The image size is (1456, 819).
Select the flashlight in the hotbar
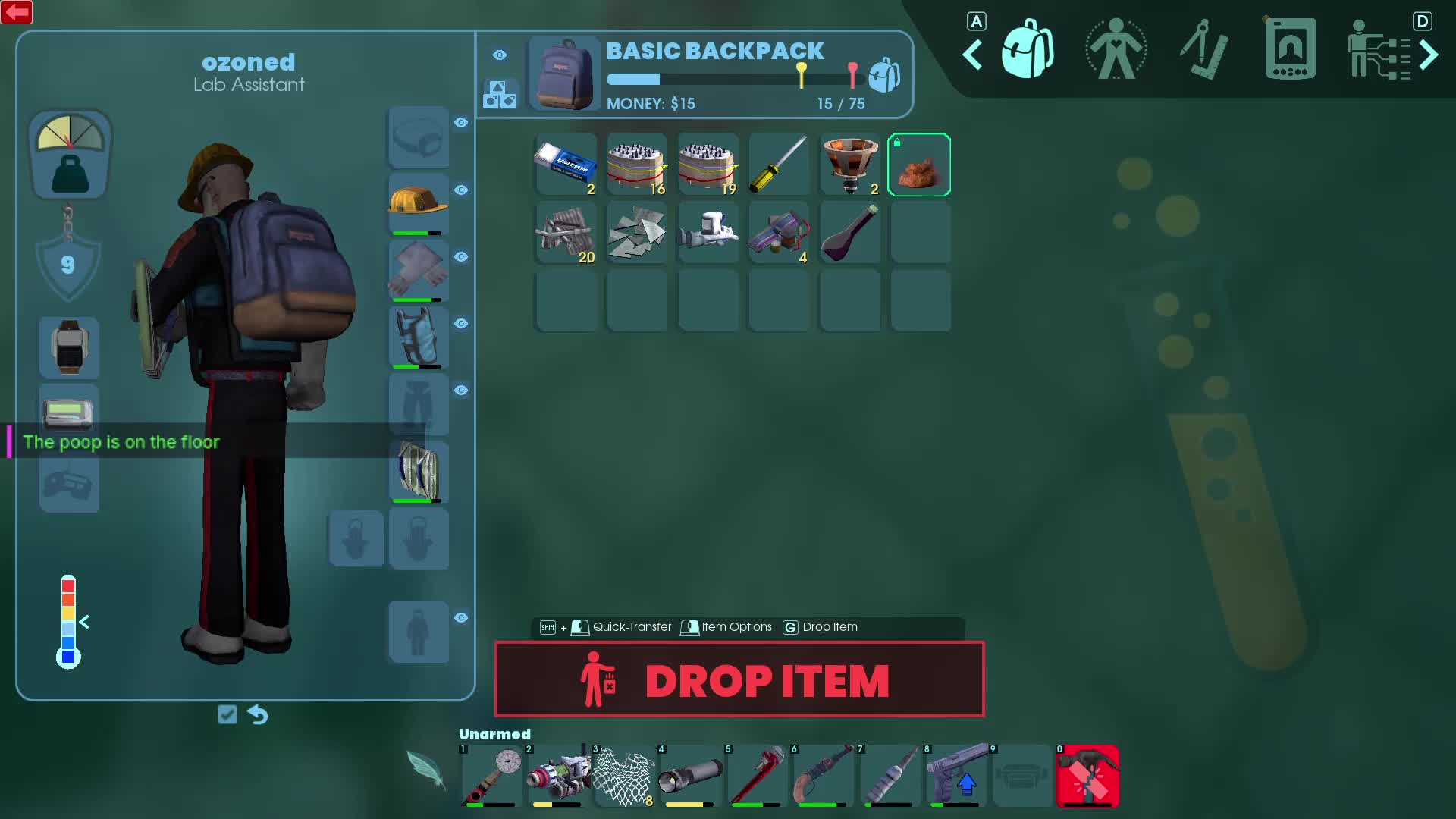coord(690,776)
